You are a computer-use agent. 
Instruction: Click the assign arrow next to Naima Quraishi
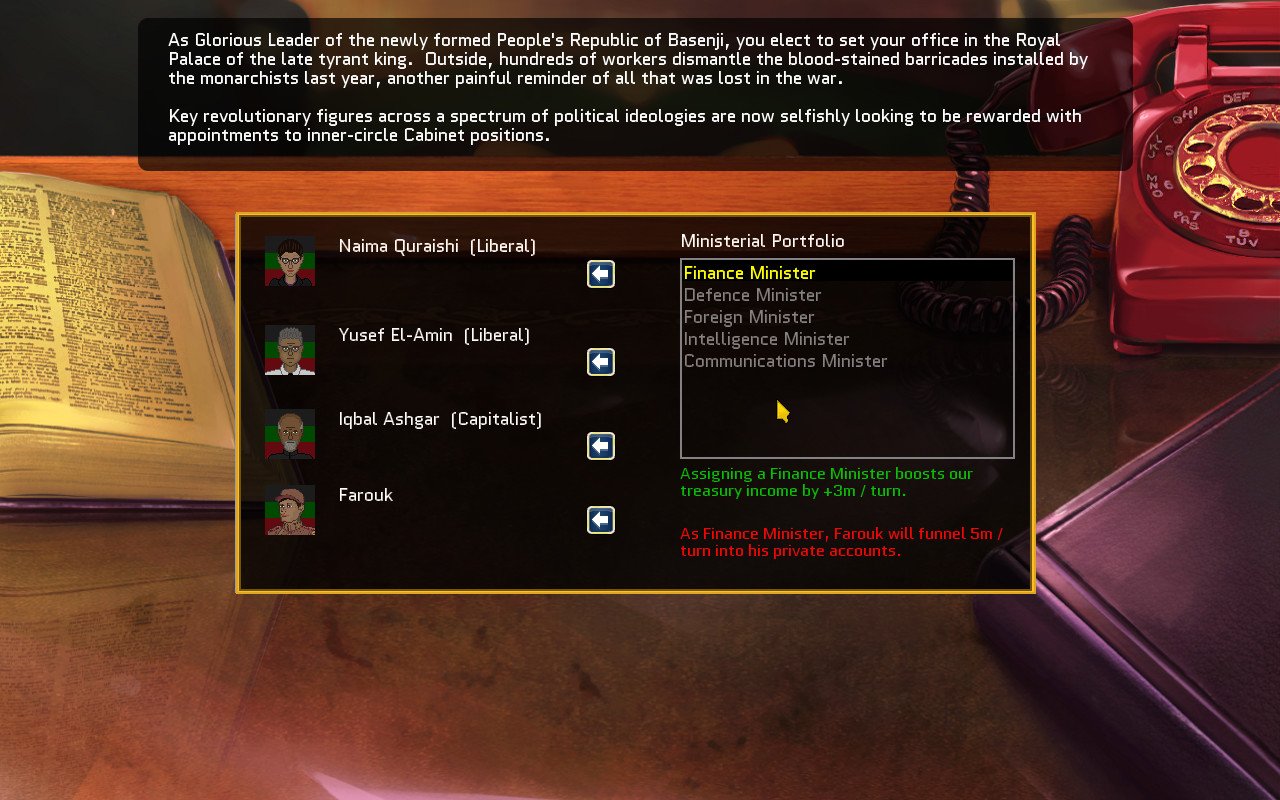coord(600,274)
